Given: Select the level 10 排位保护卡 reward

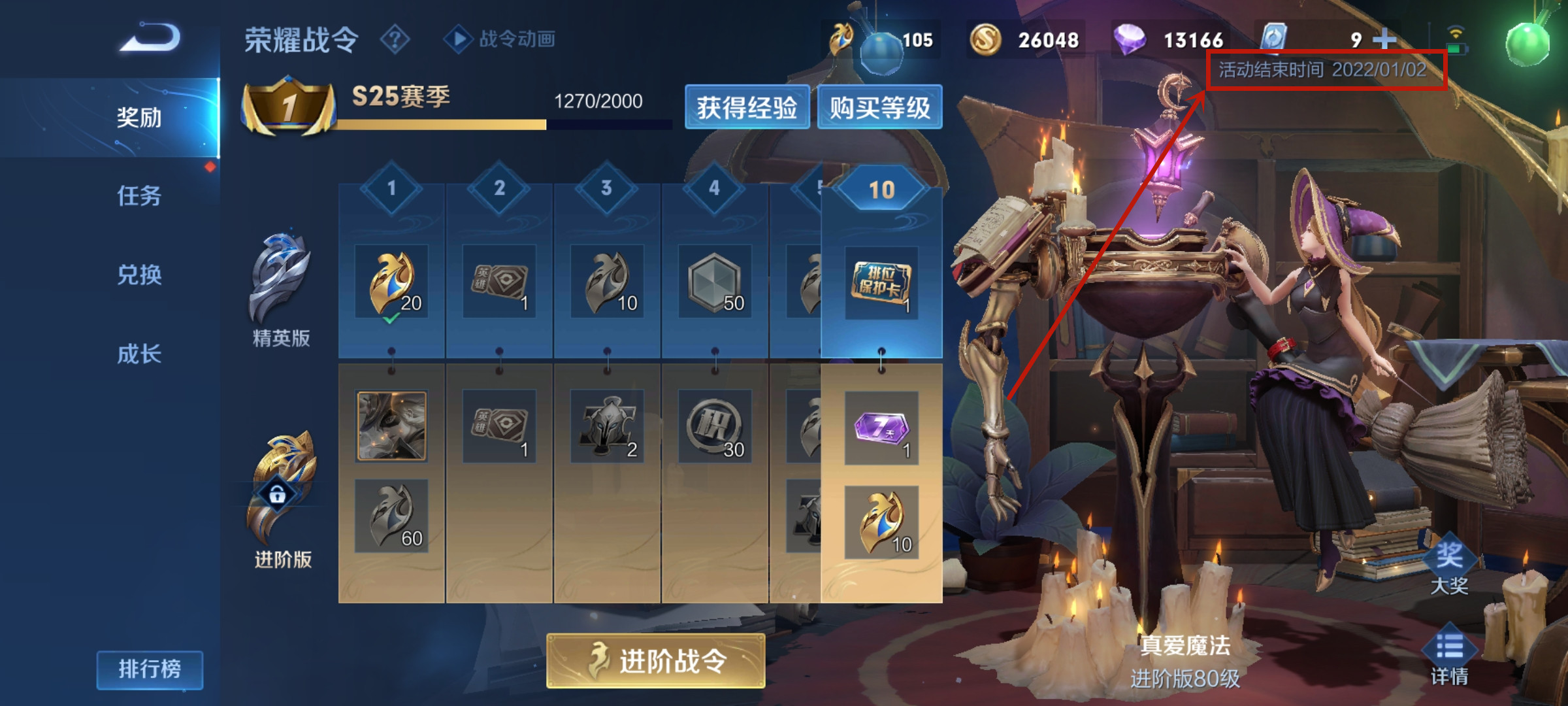Looking at the screenshot, I should click(x=881, y=282).
